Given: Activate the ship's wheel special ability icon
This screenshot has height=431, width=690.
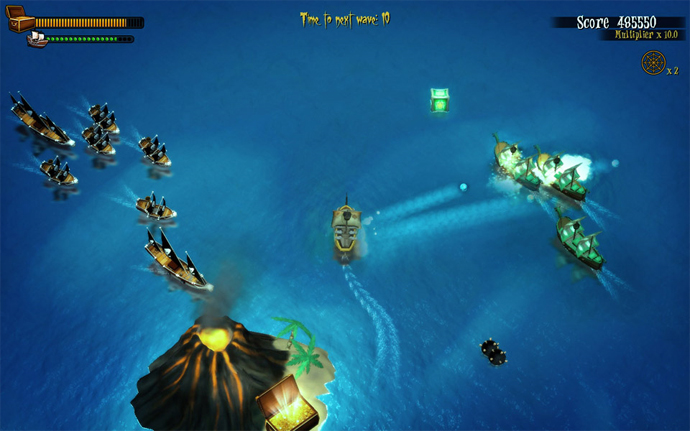Looking at the screenshot, I should tap(652, 63).
